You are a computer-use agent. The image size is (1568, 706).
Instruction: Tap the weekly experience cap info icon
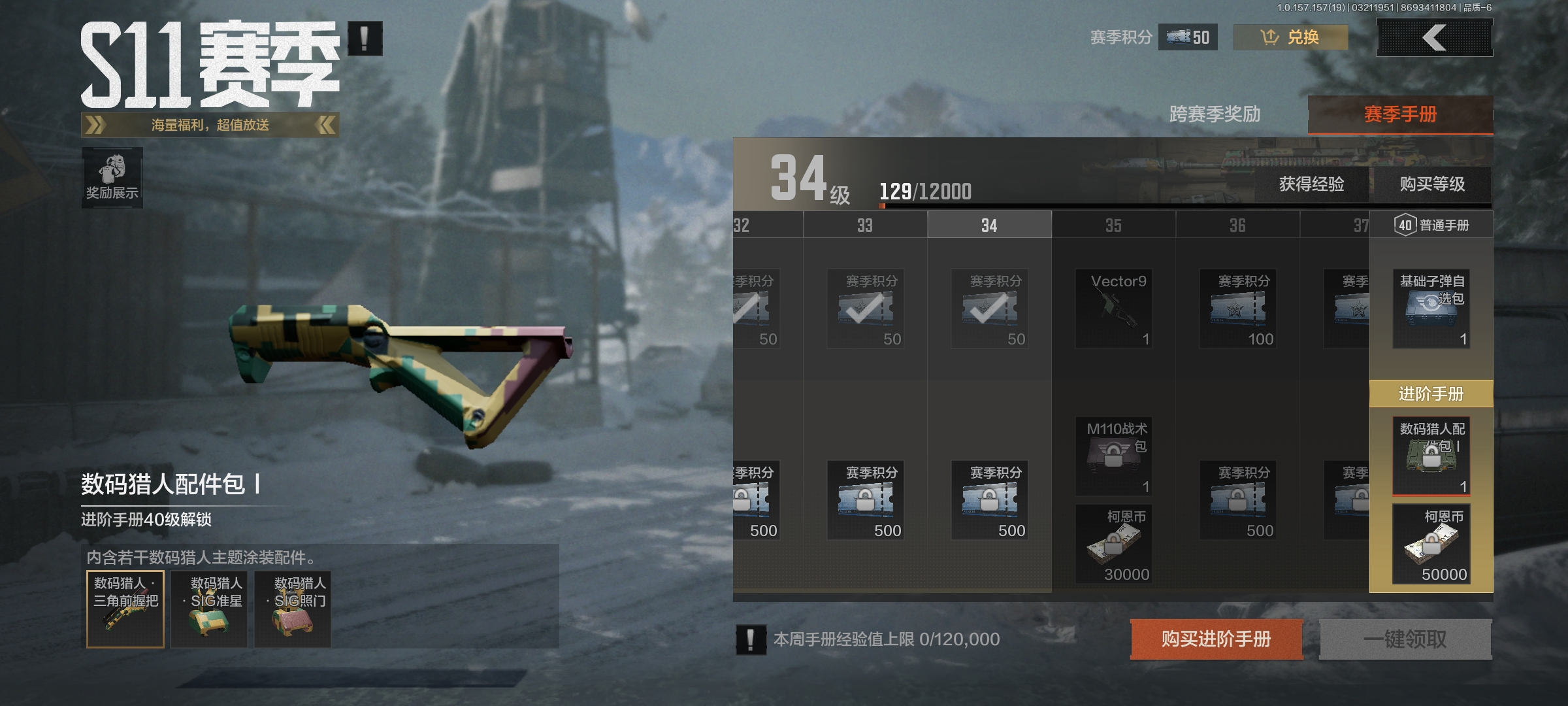tap(751, 639)
